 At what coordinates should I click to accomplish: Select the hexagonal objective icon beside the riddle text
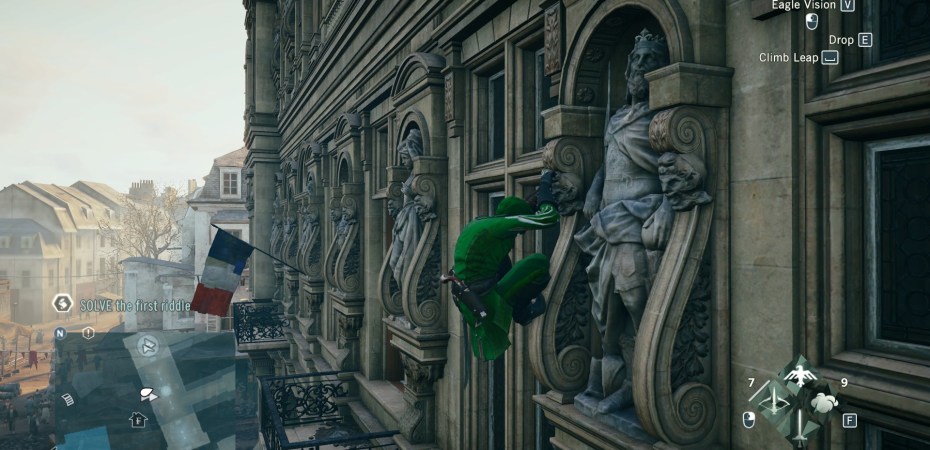coord(62,303)
